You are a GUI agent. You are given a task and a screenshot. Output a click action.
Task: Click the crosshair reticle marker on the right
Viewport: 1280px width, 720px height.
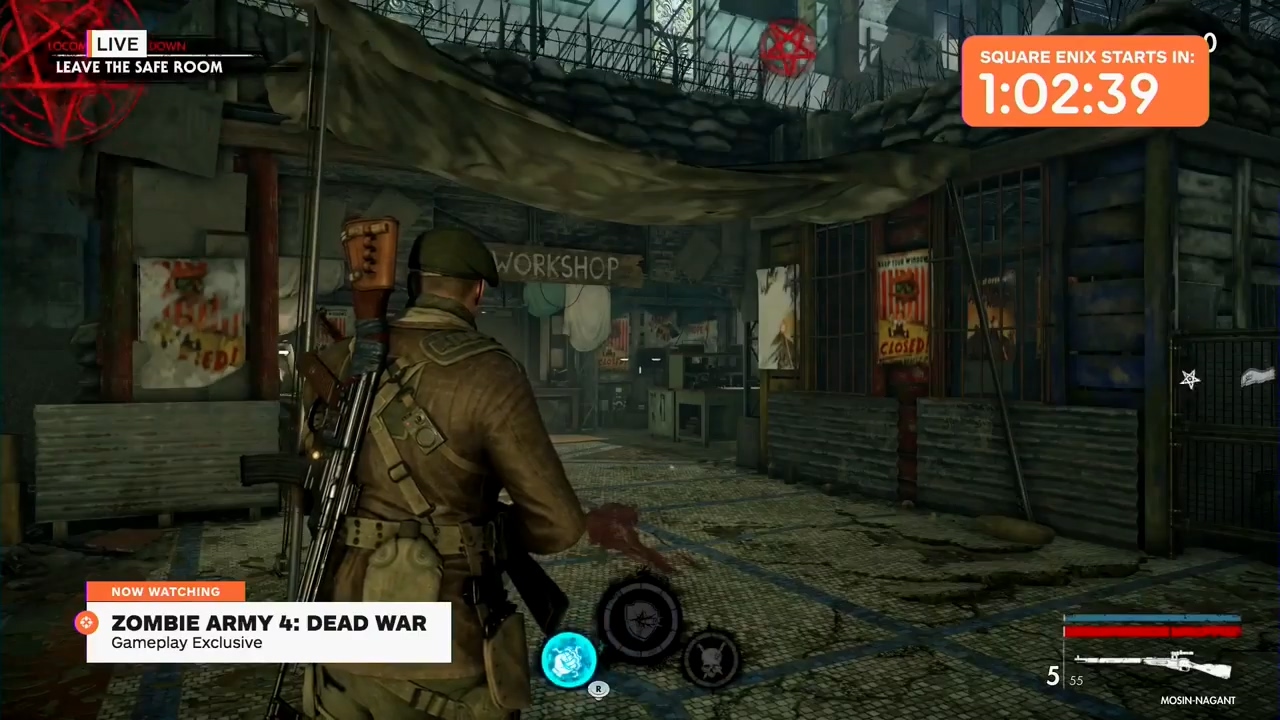coord(1190,378)
